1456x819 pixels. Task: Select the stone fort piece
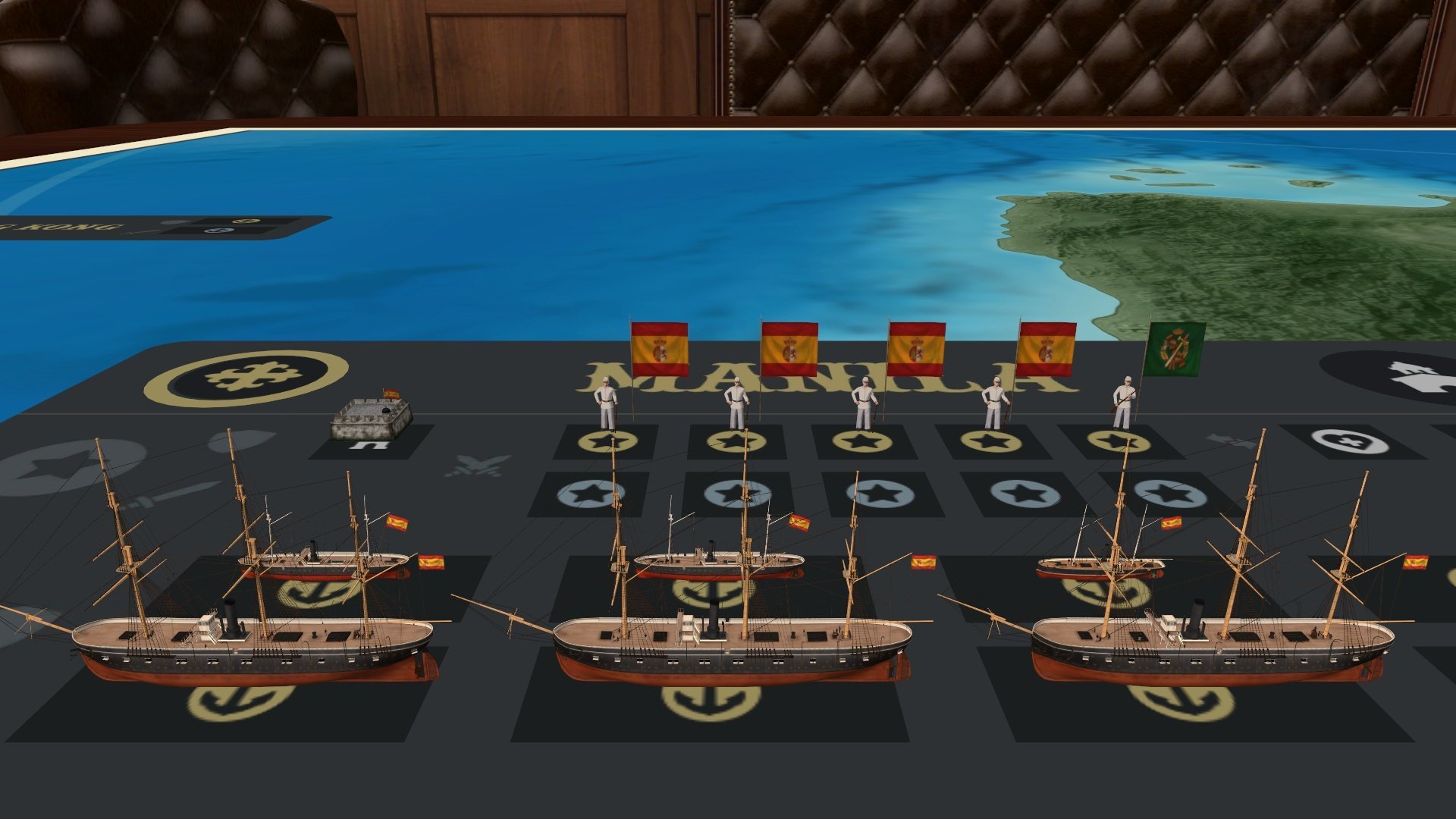(x=372, y=419)
